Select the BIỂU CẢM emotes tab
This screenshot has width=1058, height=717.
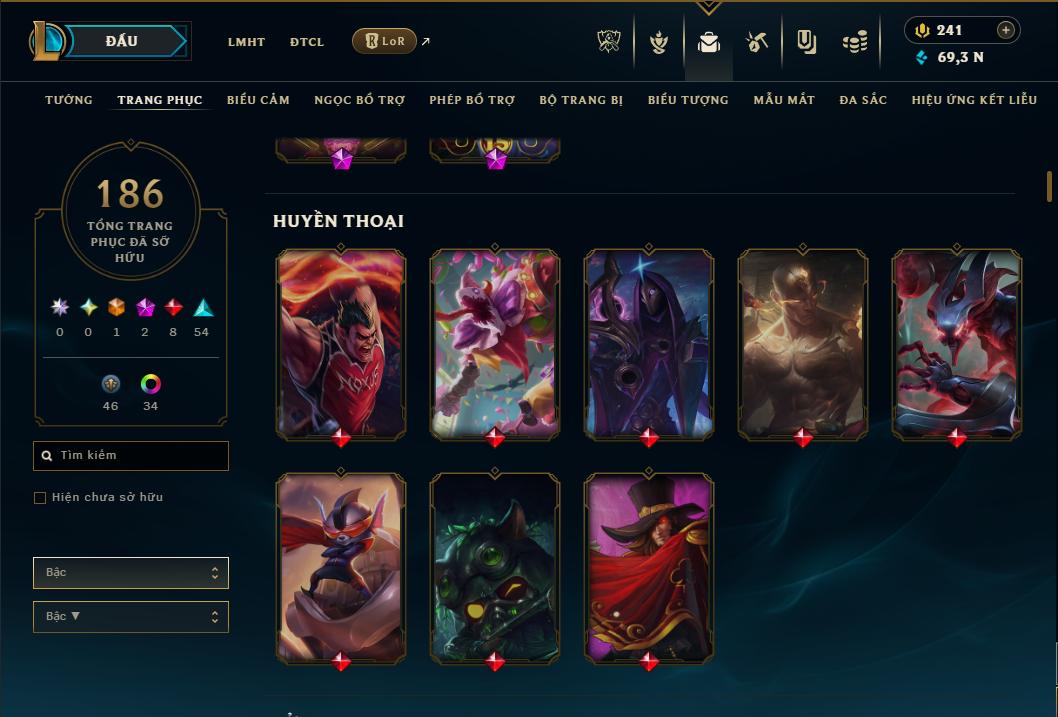[258, 100]
